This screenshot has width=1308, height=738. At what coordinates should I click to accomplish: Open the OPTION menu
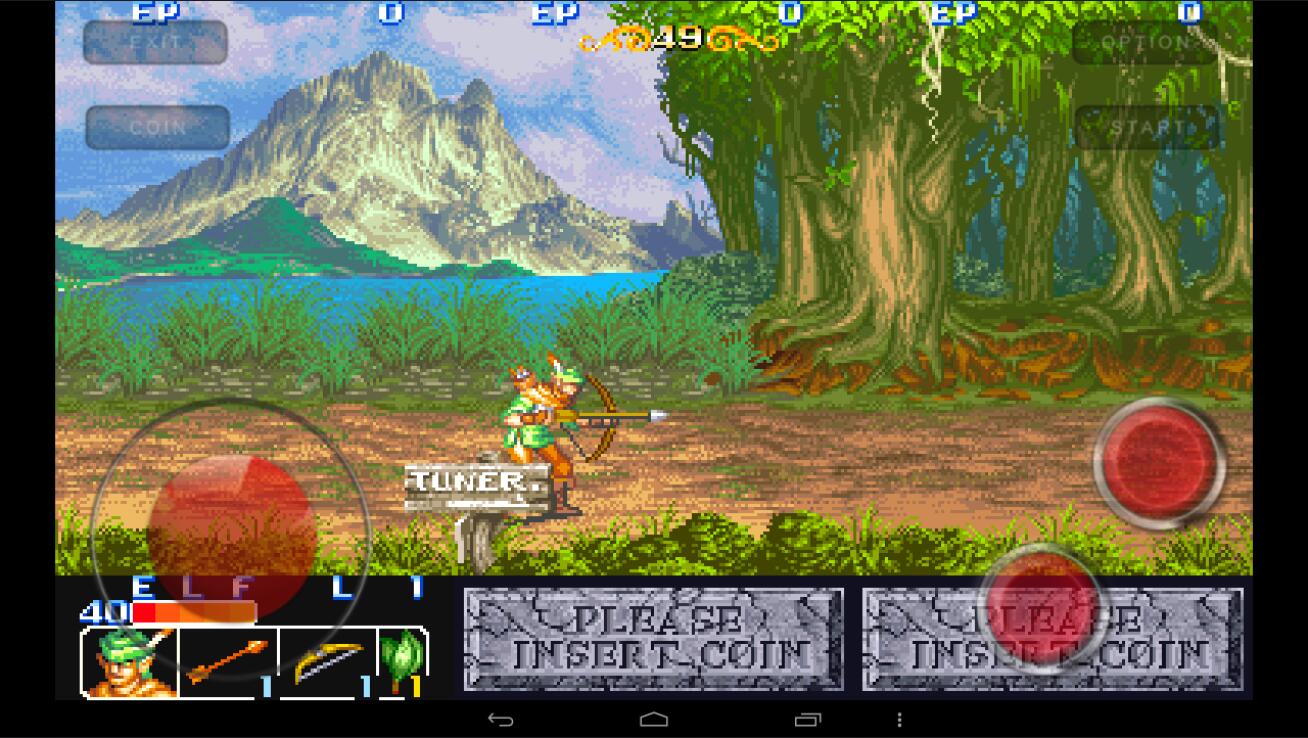pos(1146,43)
